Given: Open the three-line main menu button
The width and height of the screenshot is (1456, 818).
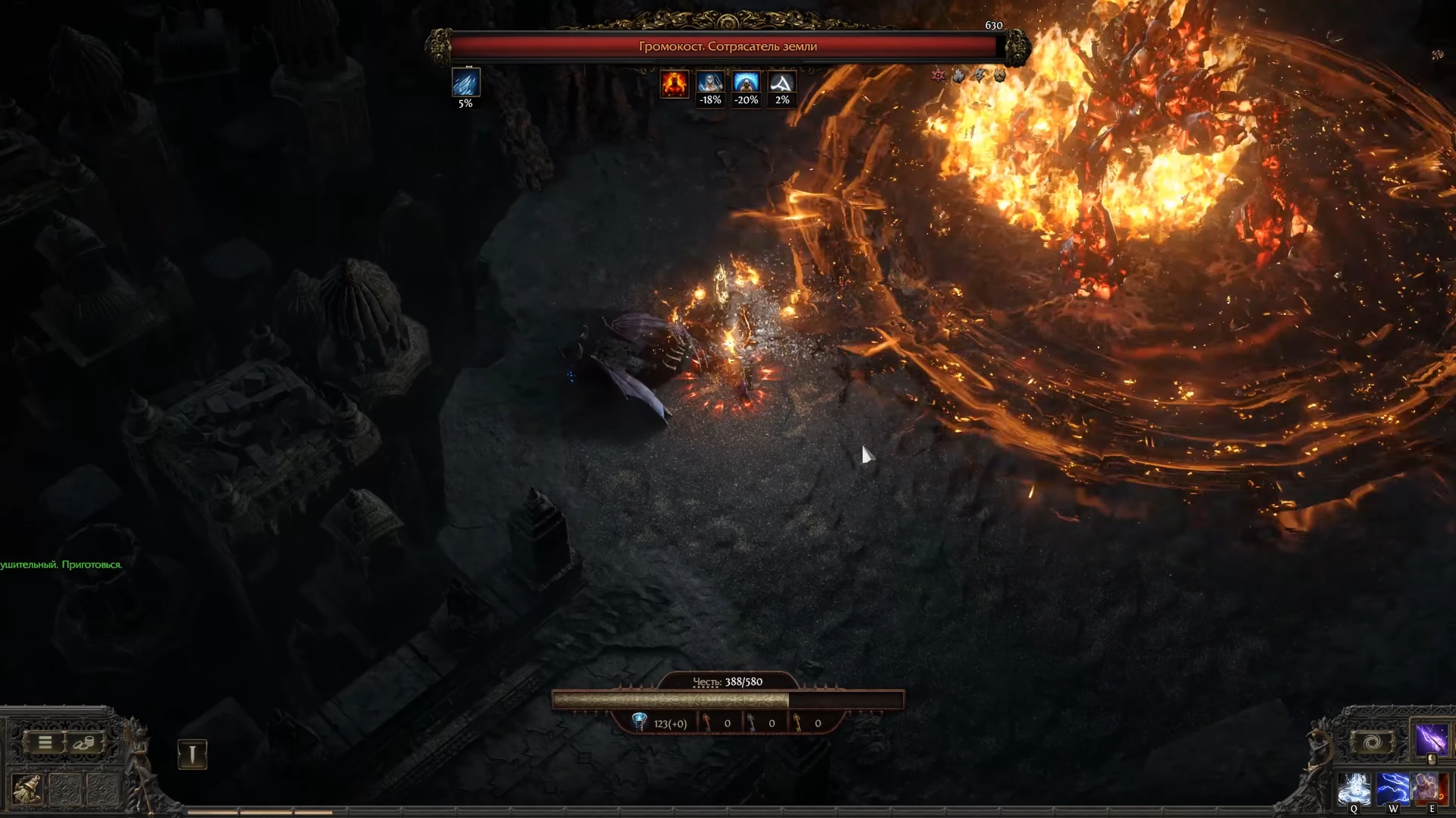Looking at the screenshot, I should click(x=45, y=742).
